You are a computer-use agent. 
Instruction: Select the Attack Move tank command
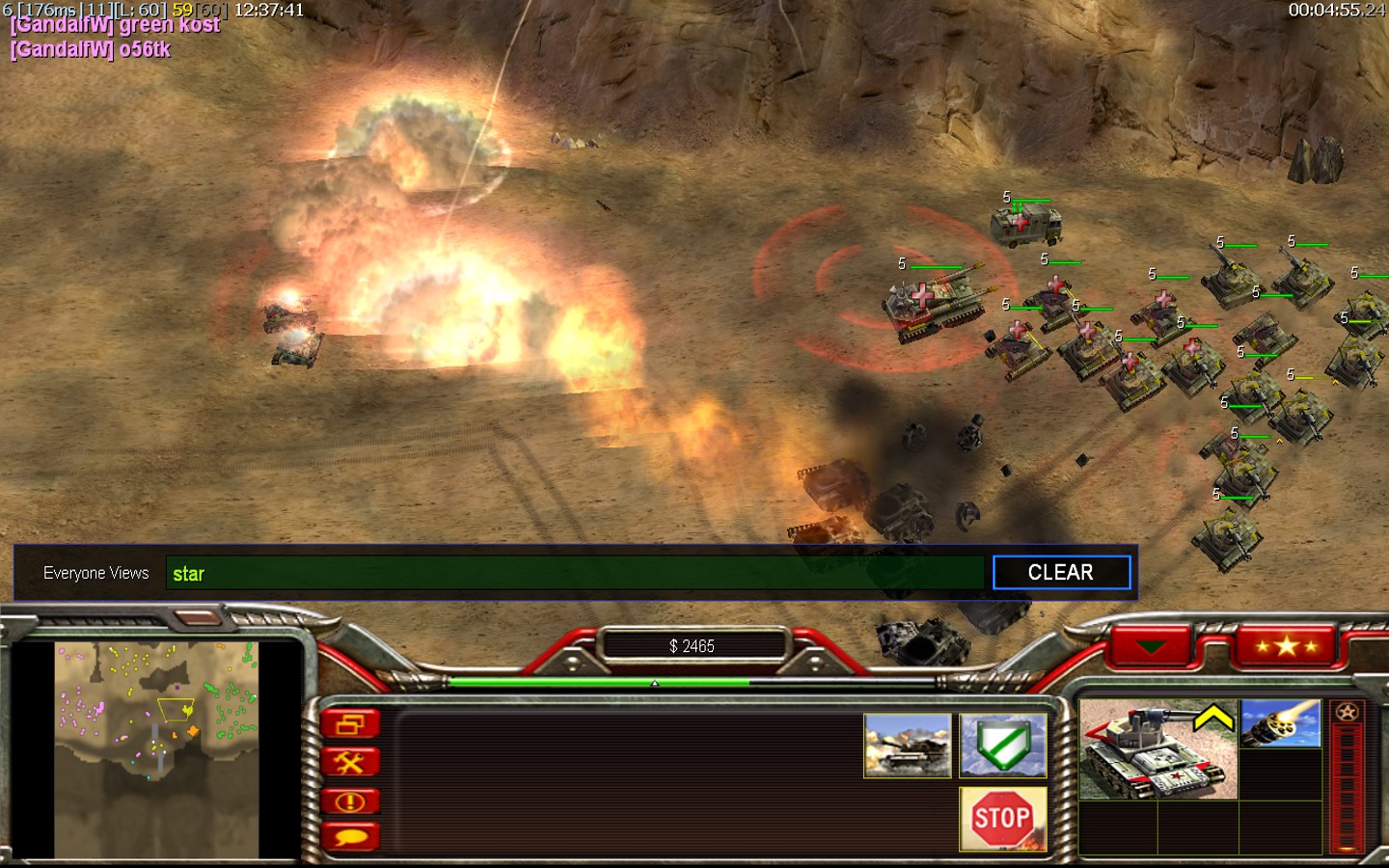[x=907, y=746]
